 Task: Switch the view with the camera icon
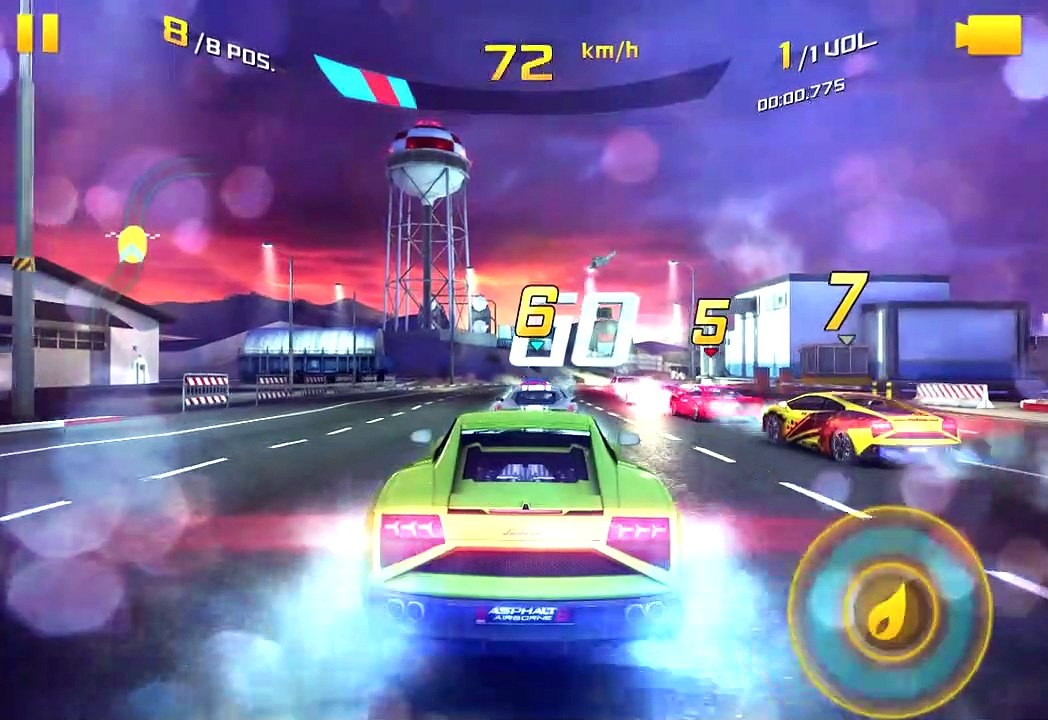click(987, 36)
